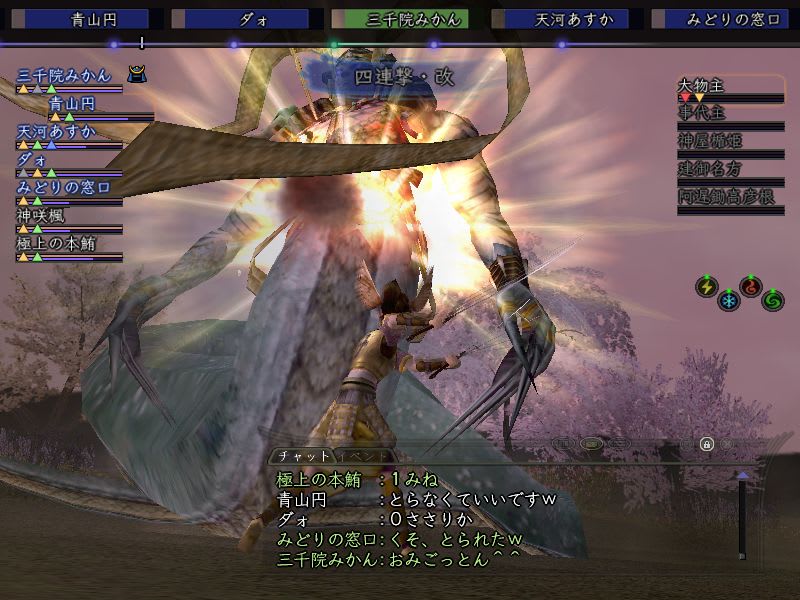Click the chat log scrollbar
Image resolution: width=800 pixels, height=600 pixels.
point(742,515)
